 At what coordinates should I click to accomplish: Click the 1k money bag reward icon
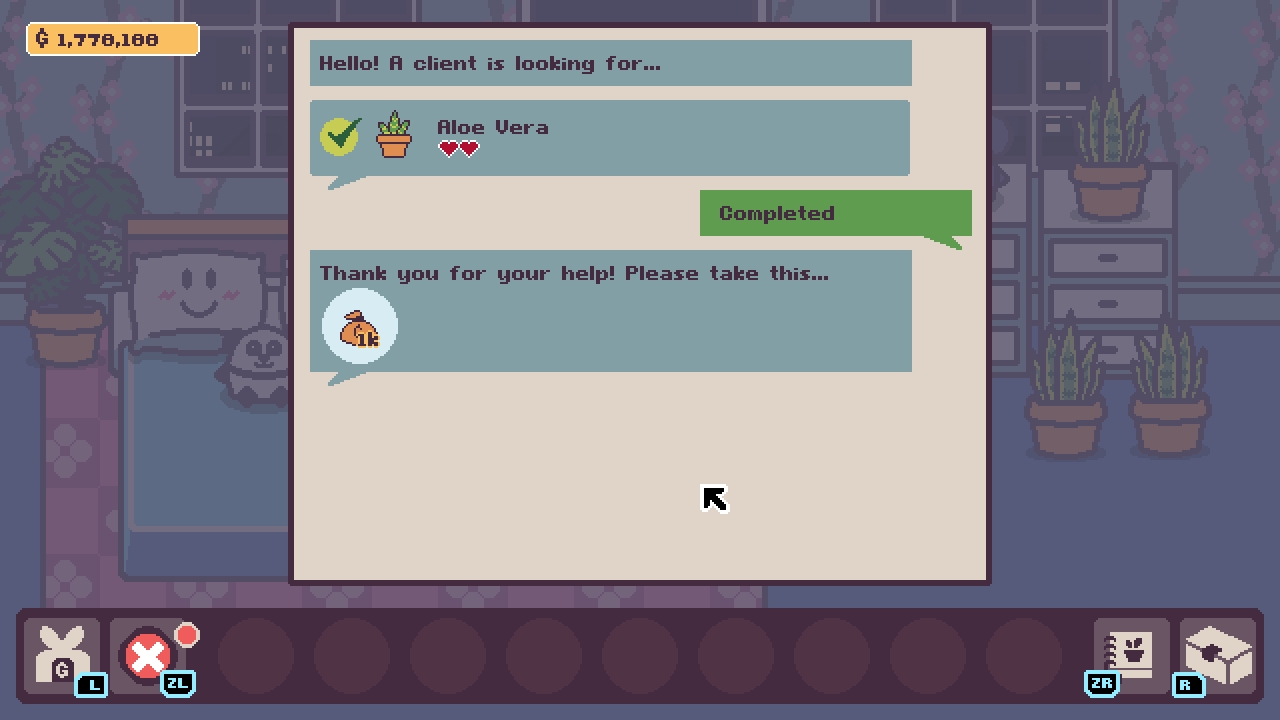click(359, 326)
